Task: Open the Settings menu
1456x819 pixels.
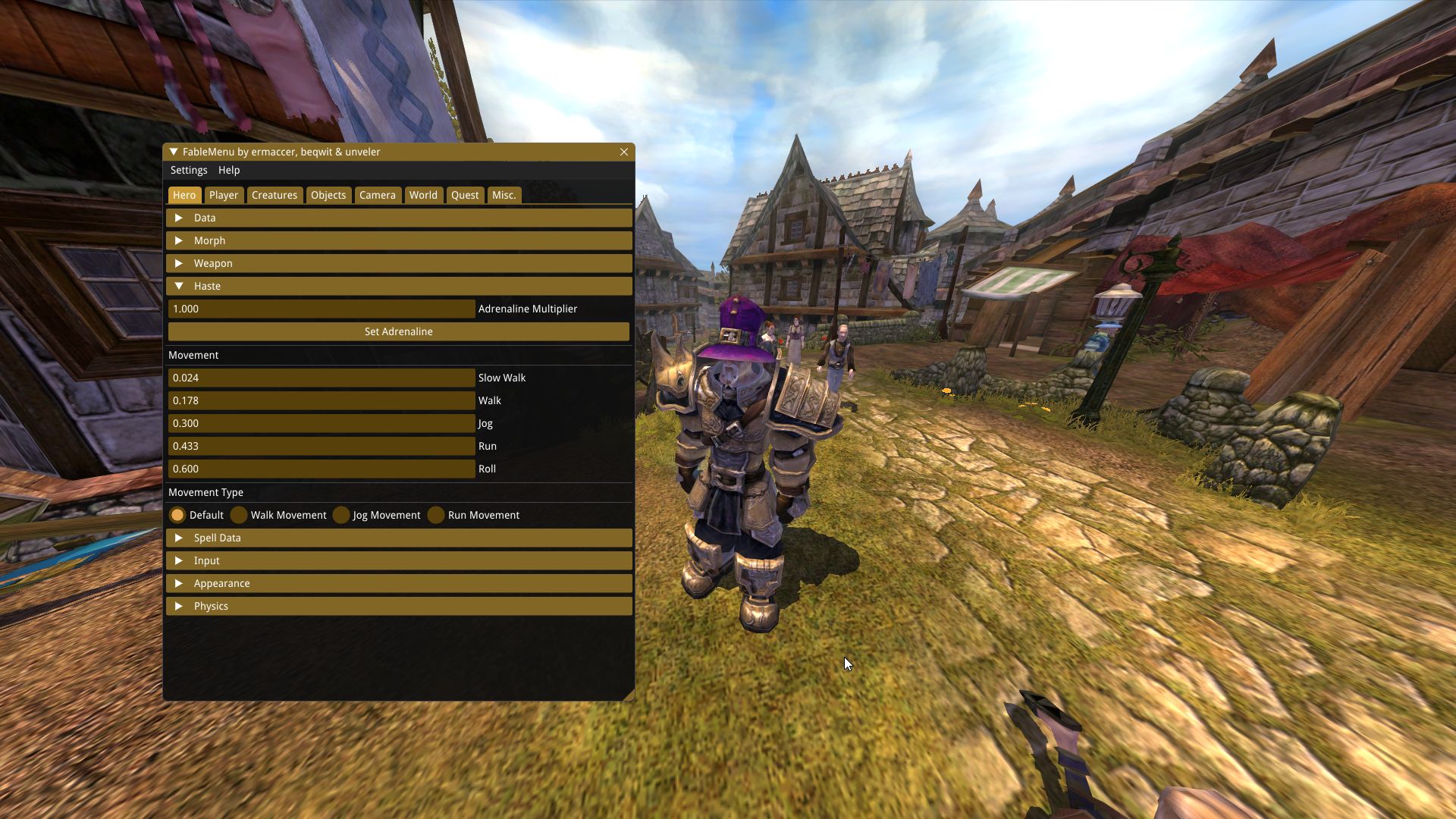Action: click(x=189, y=170)
